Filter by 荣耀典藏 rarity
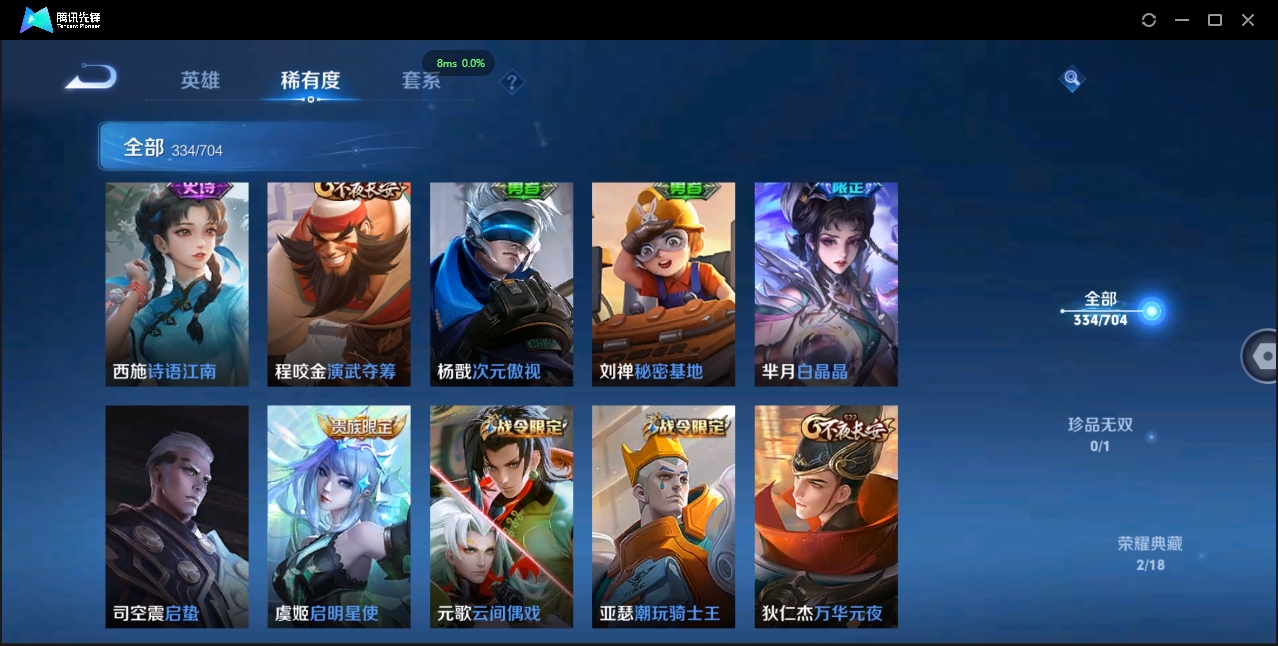Viewport: 1278px width, 646px height. [1150, 553]
